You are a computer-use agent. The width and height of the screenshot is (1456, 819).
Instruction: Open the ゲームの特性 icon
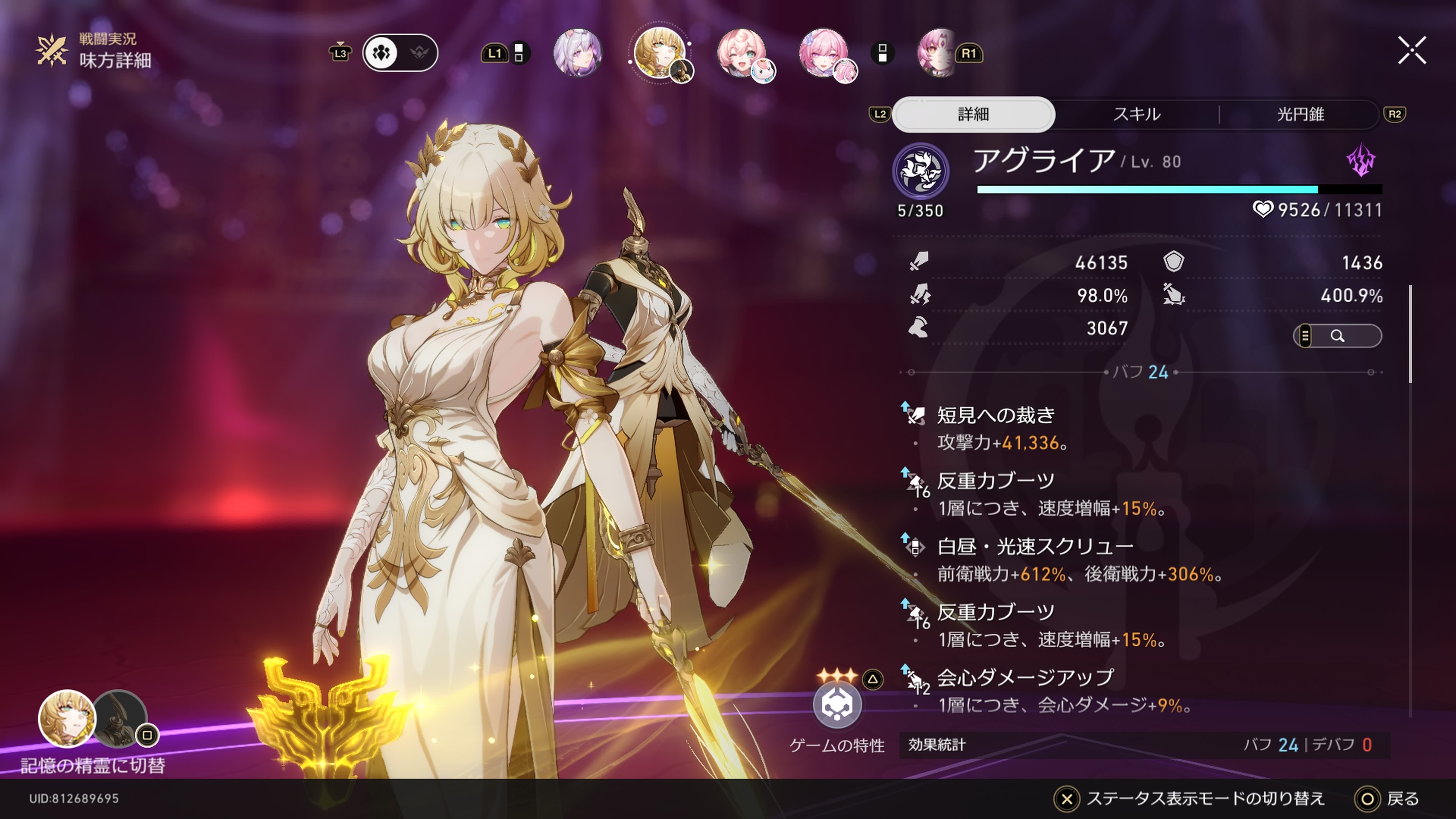(x=837, y=705)
